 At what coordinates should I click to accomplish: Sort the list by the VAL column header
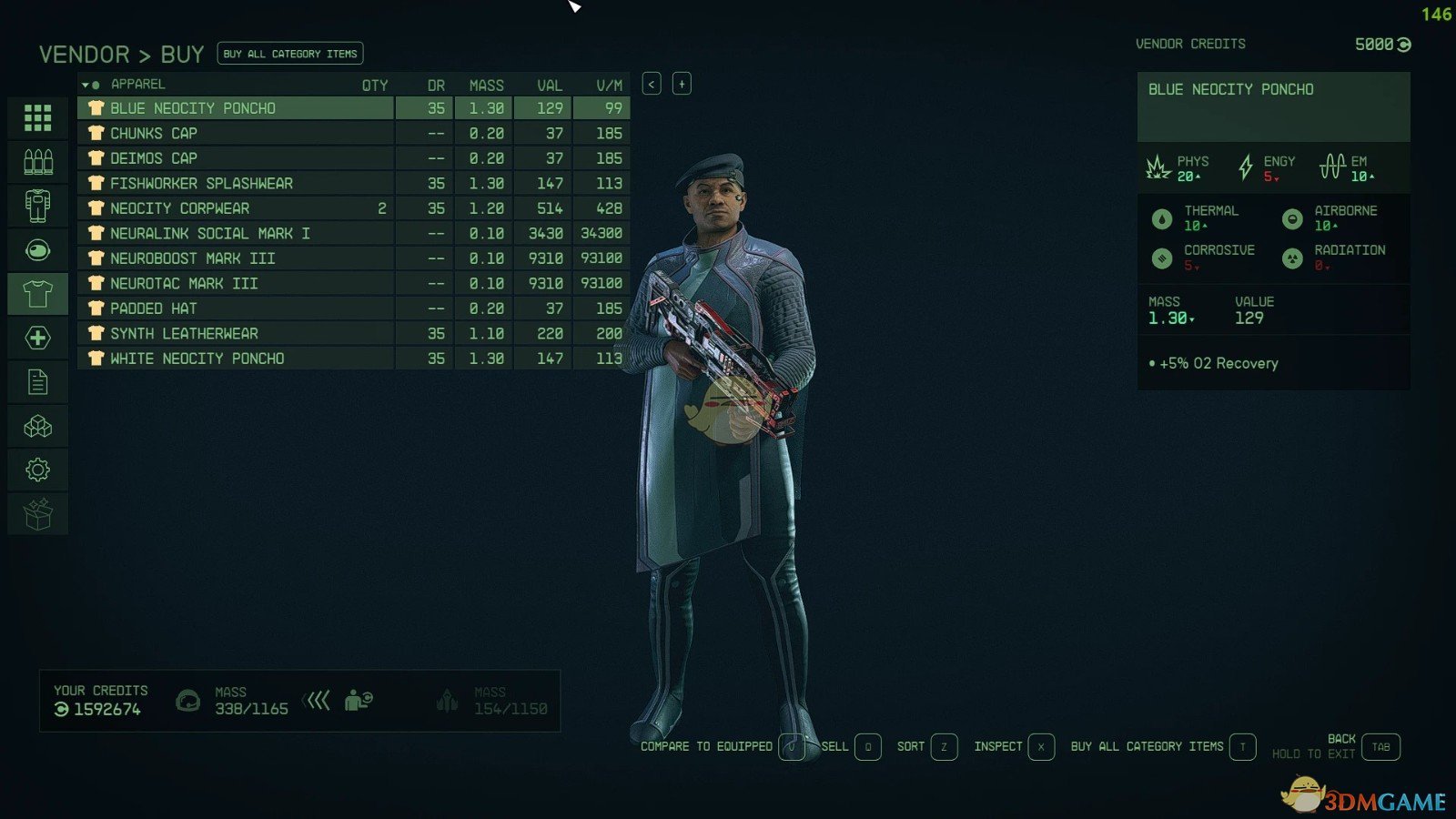(x=549, y=85)
